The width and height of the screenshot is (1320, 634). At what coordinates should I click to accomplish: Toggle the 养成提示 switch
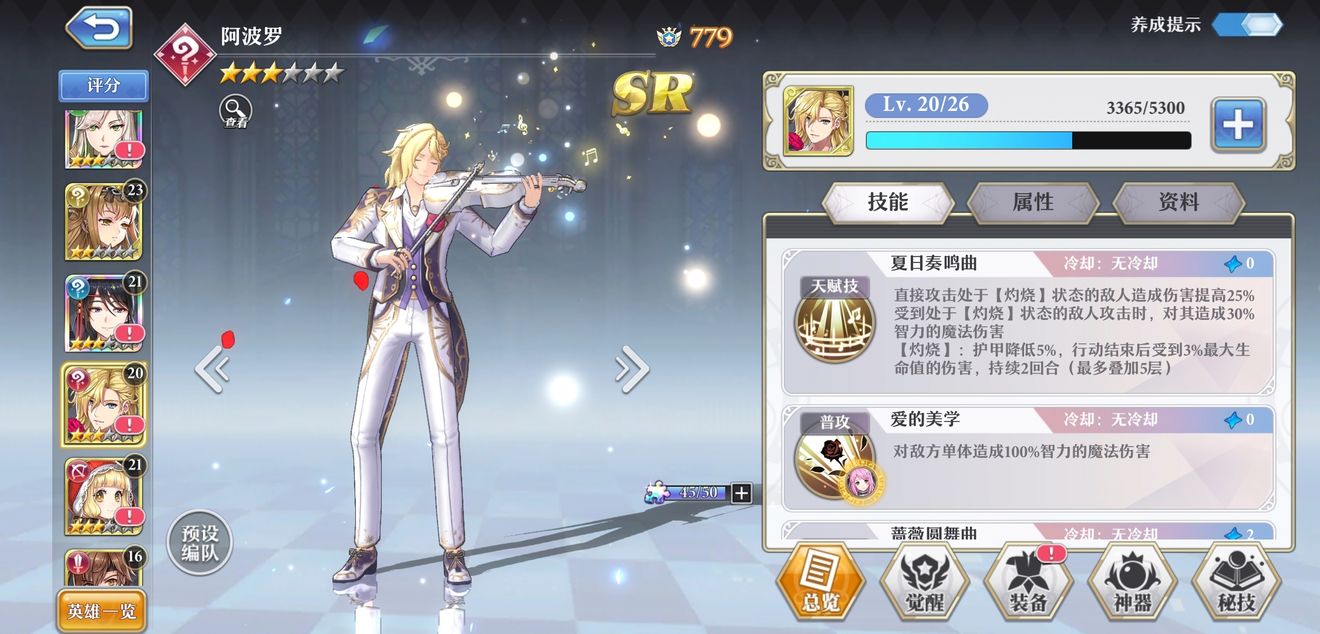tap(1247, 25)
